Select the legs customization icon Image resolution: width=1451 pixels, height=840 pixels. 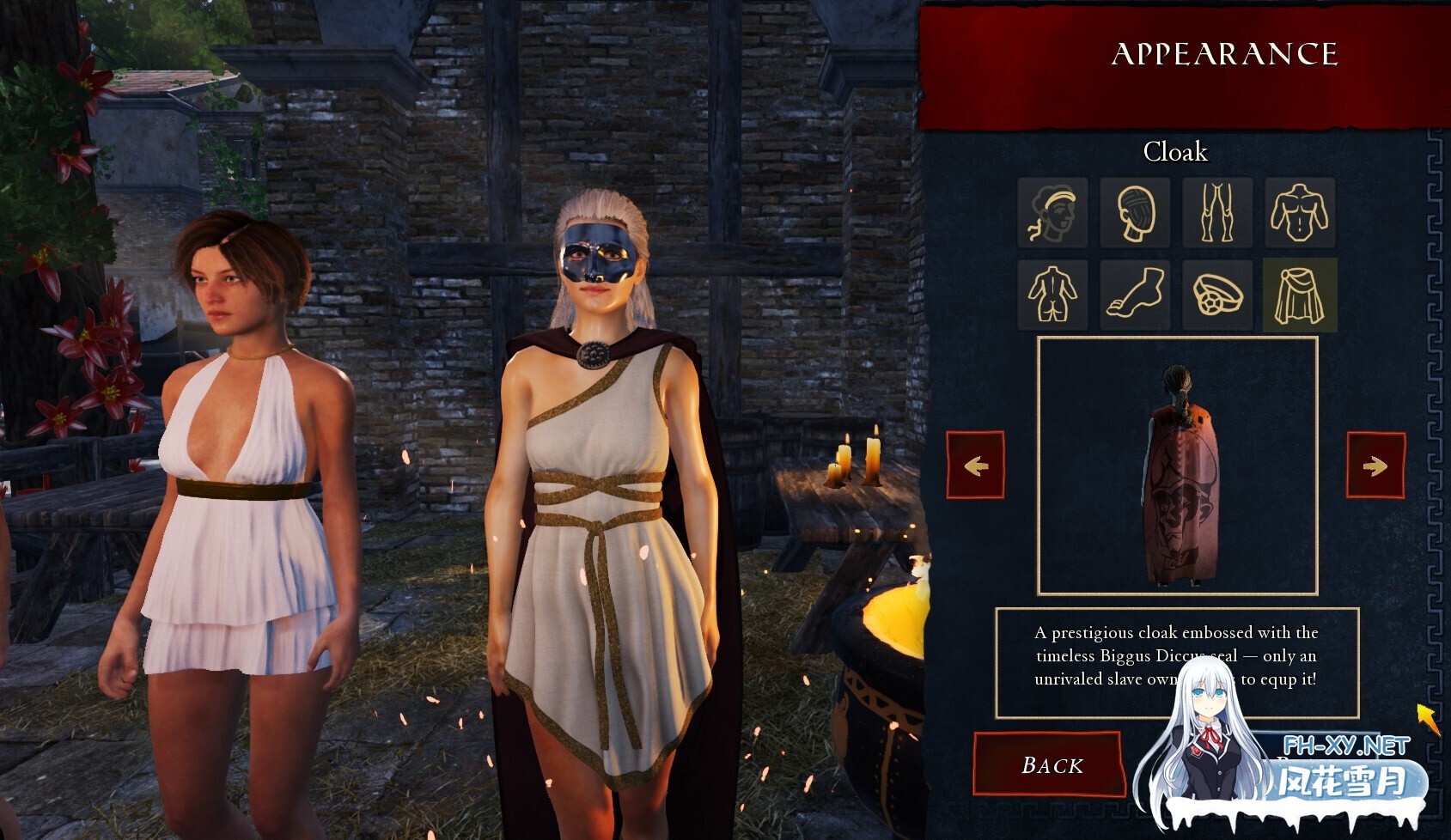tap(1217, 214)
